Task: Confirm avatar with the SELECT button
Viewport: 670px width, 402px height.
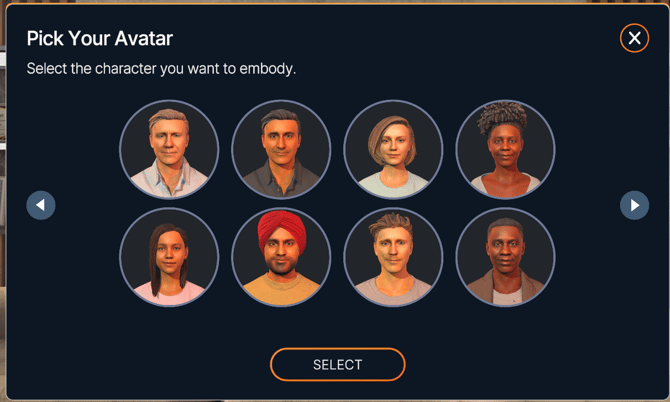Action: (x=337, y=365)
